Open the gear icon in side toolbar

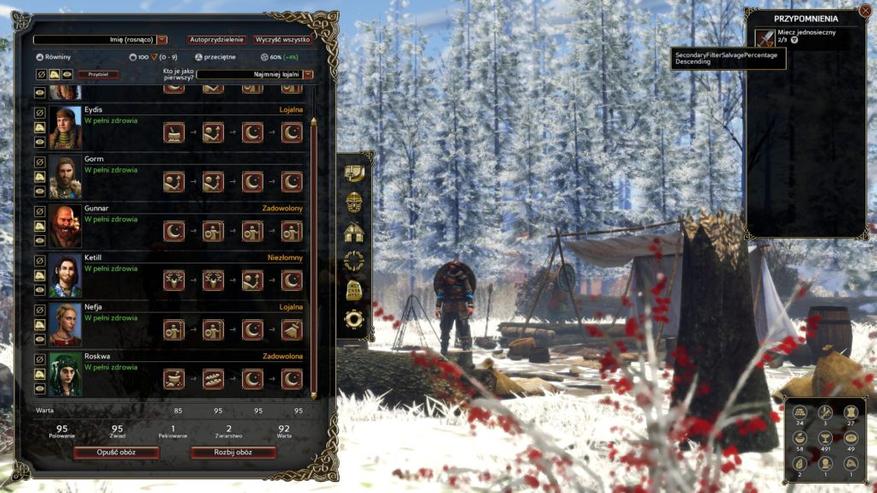[354, 320]
